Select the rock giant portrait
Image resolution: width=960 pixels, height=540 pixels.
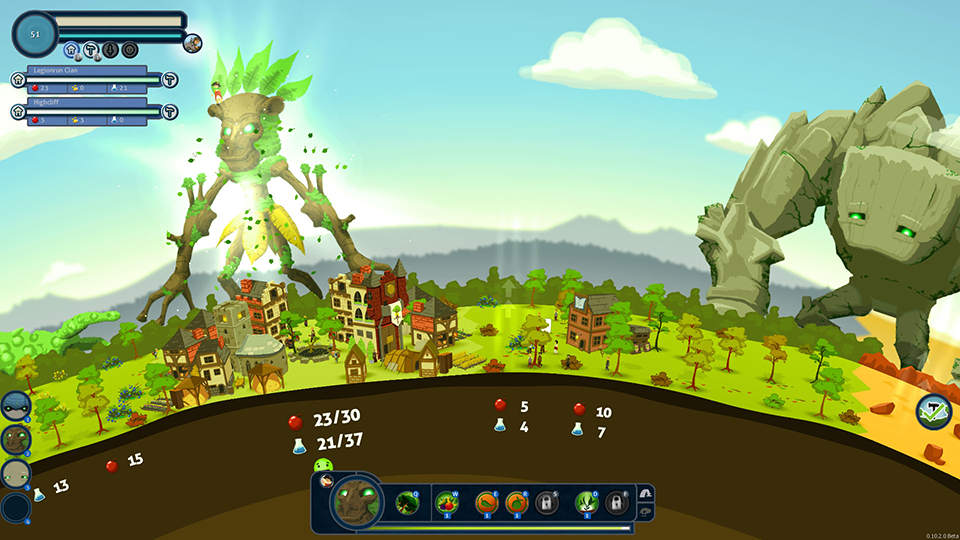coord(15,473)
